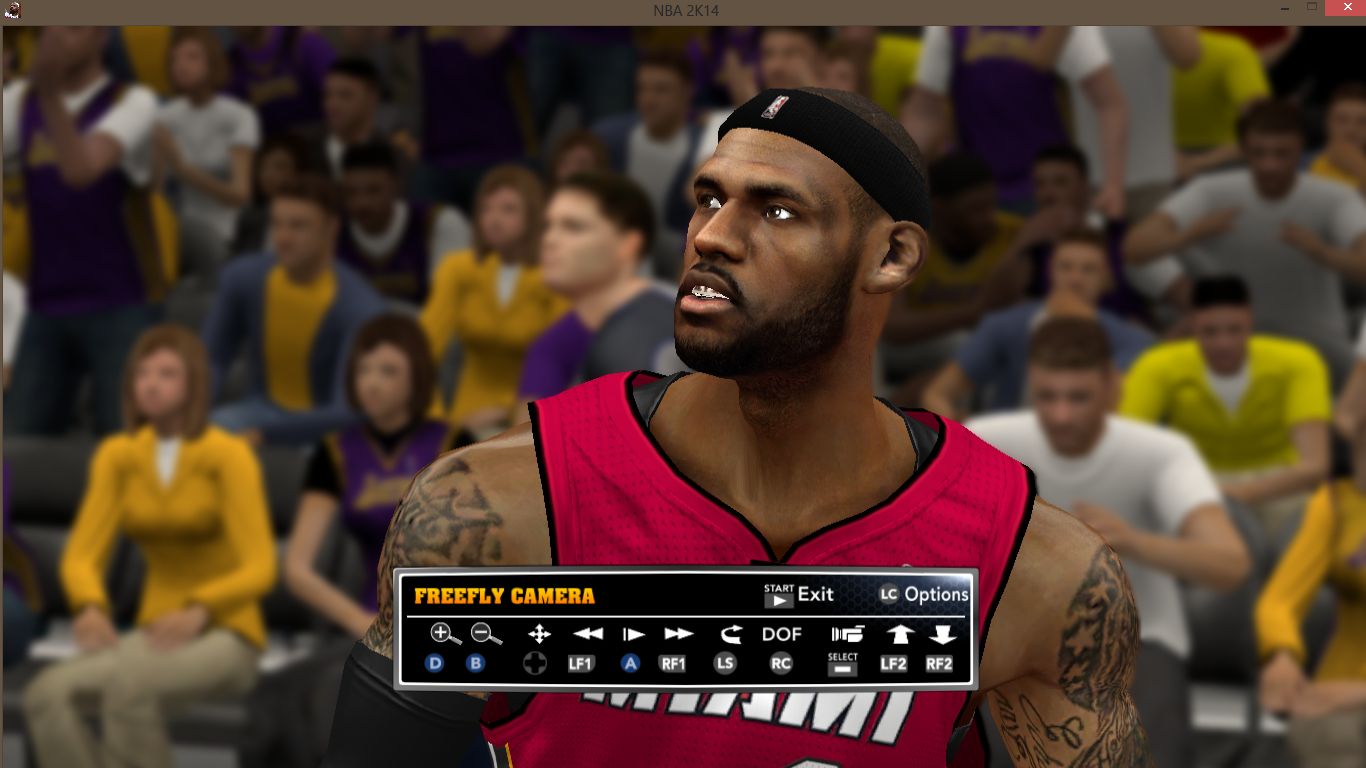
Task: Close the NBA 2K14 window
Action: click(1342, 8)
